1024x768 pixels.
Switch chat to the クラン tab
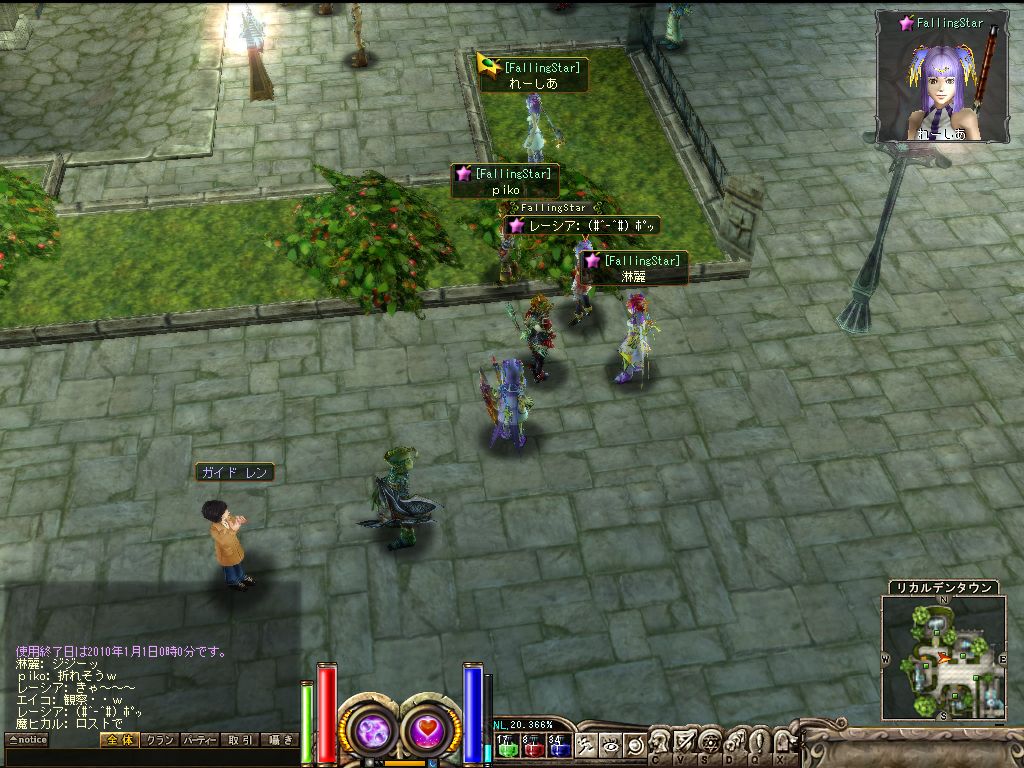pos(159,740)
